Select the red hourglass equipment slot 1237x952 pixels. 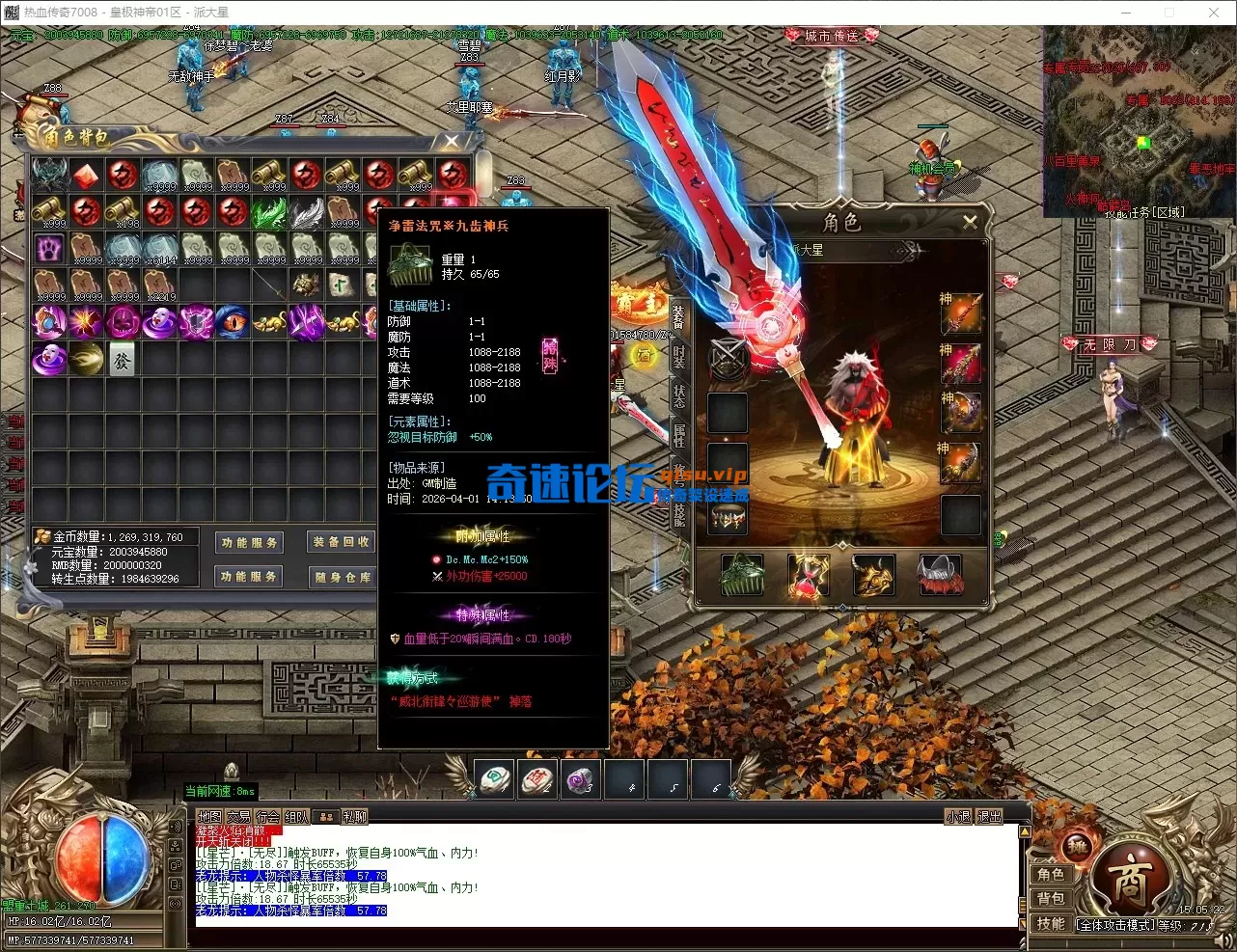coord(809,575)
